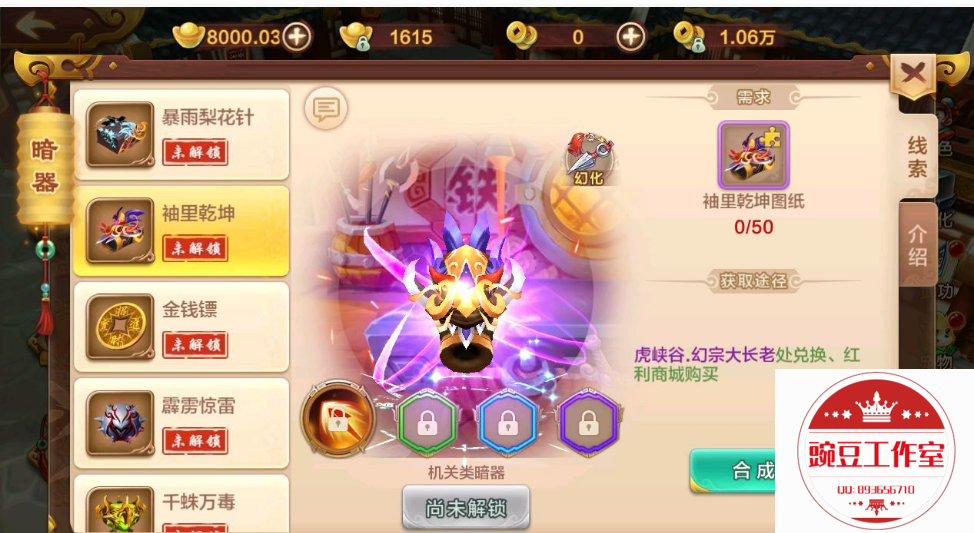Select the 袖里乾坤 list entry
This screenshot has height=533, width=974.
[x=181, y=231]
